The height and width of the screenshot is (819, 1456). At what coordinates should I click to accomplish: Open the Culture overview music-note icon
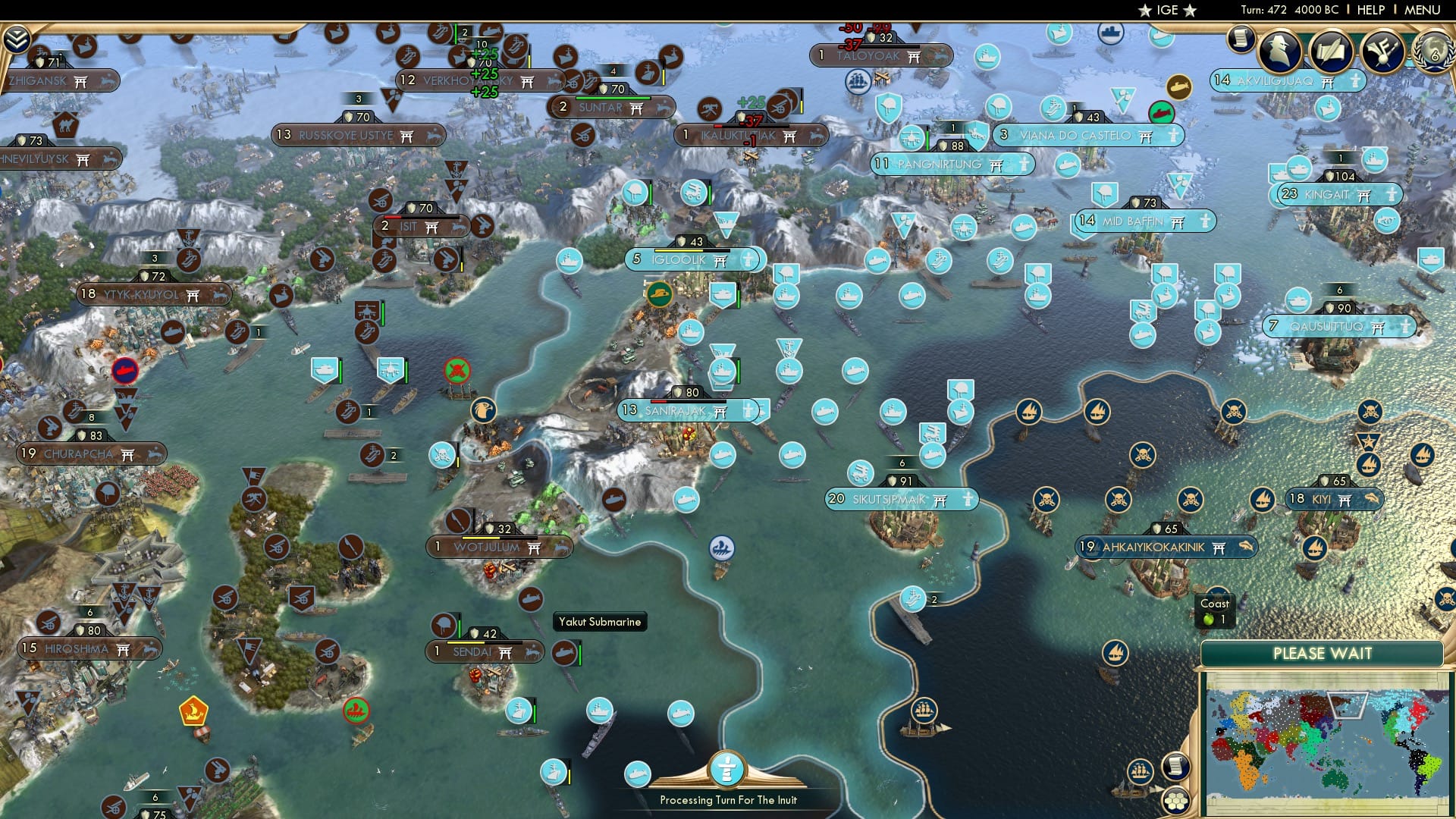click(1382, 50)
